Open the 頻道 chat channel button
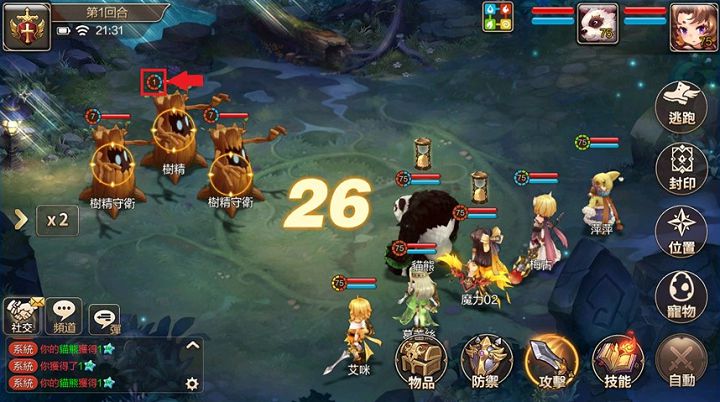Screen dimensions: 720x402 point(65,316)
